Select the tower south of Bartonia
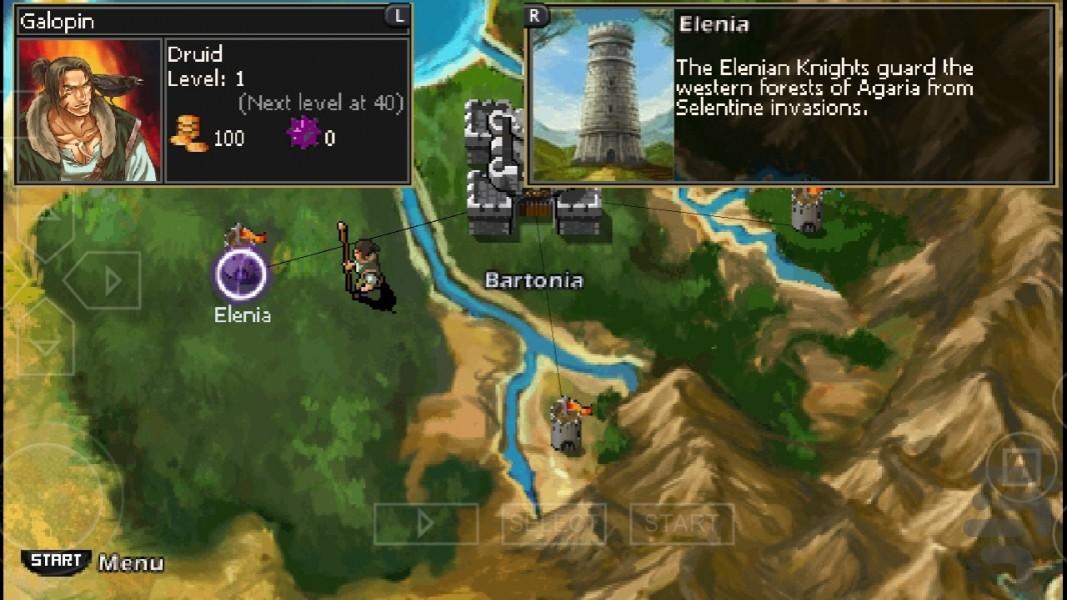1067x600 pixels. tap(568, 425)
